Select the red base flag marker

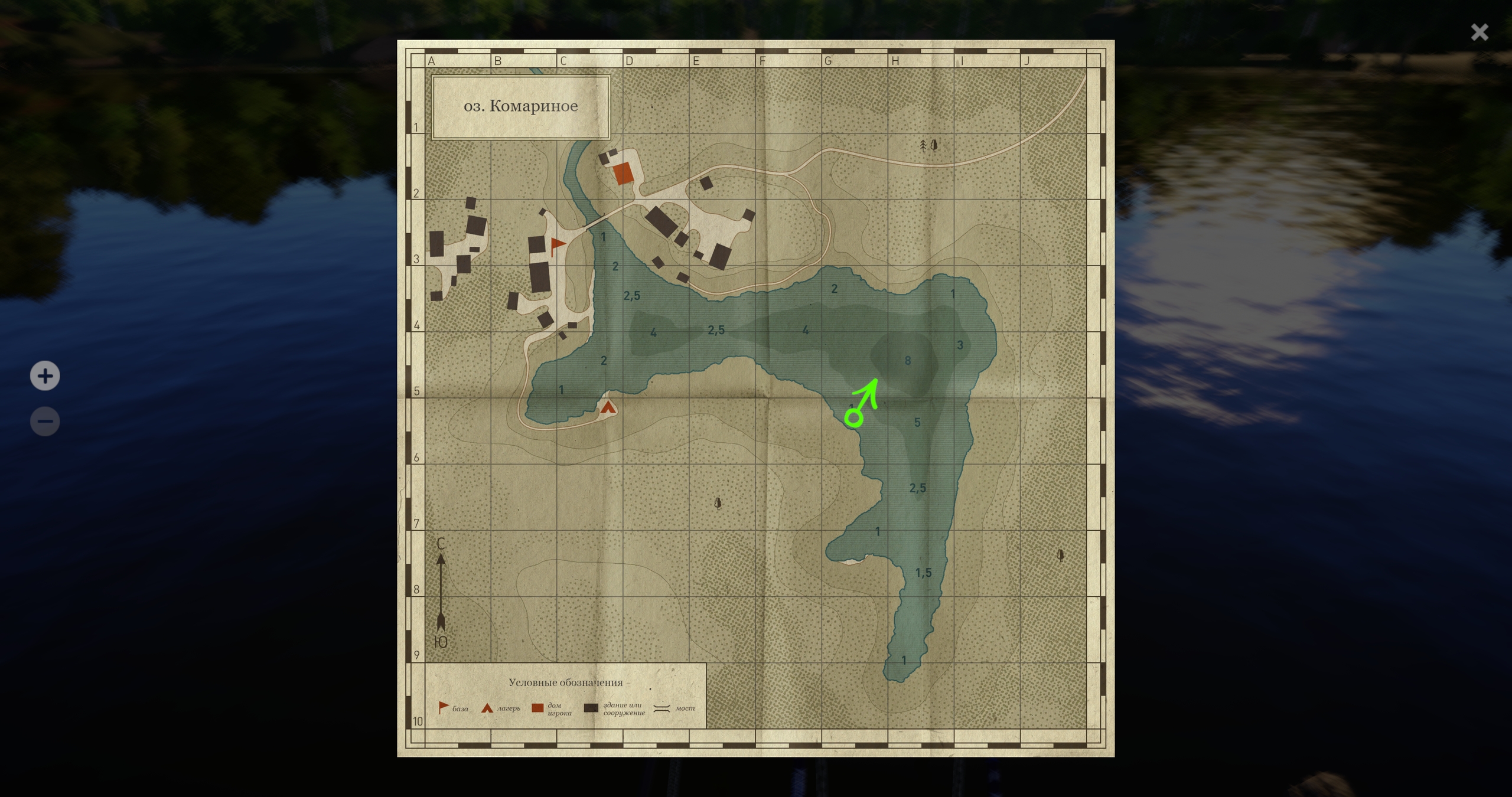point(556,245)
